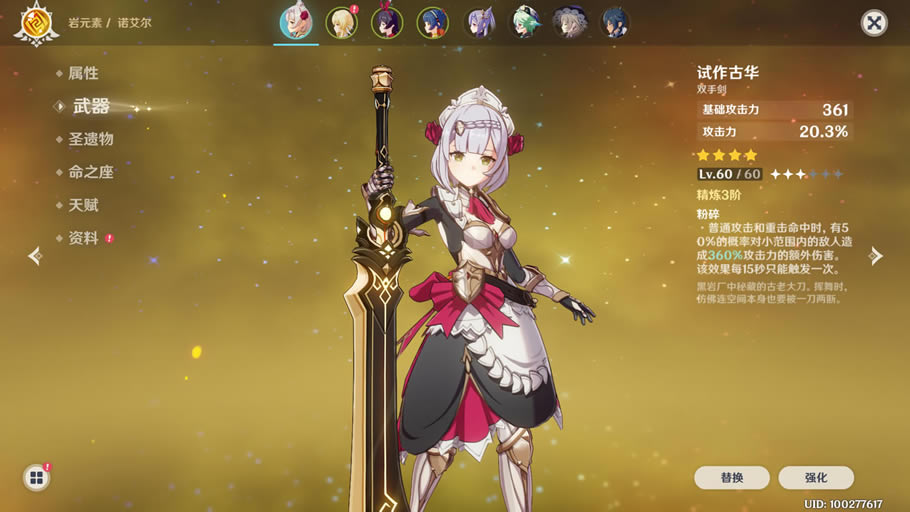
Task: Go to the previous character with left arrow
Action: [35, 256]
